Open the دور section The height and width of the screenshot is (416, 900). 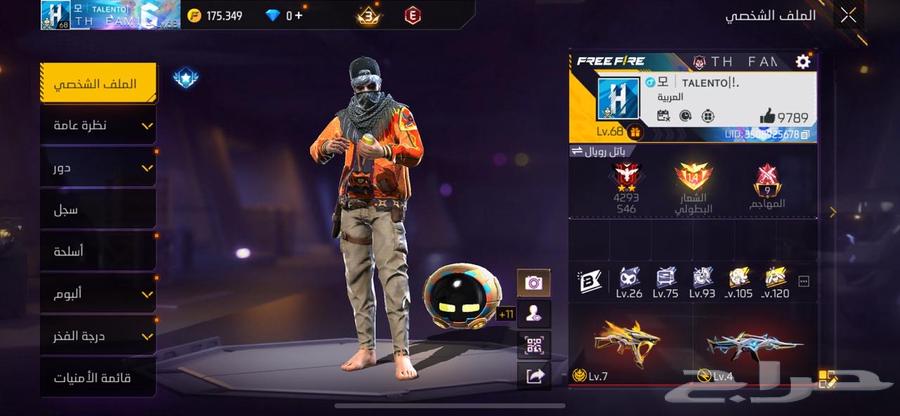pos(98,168)
